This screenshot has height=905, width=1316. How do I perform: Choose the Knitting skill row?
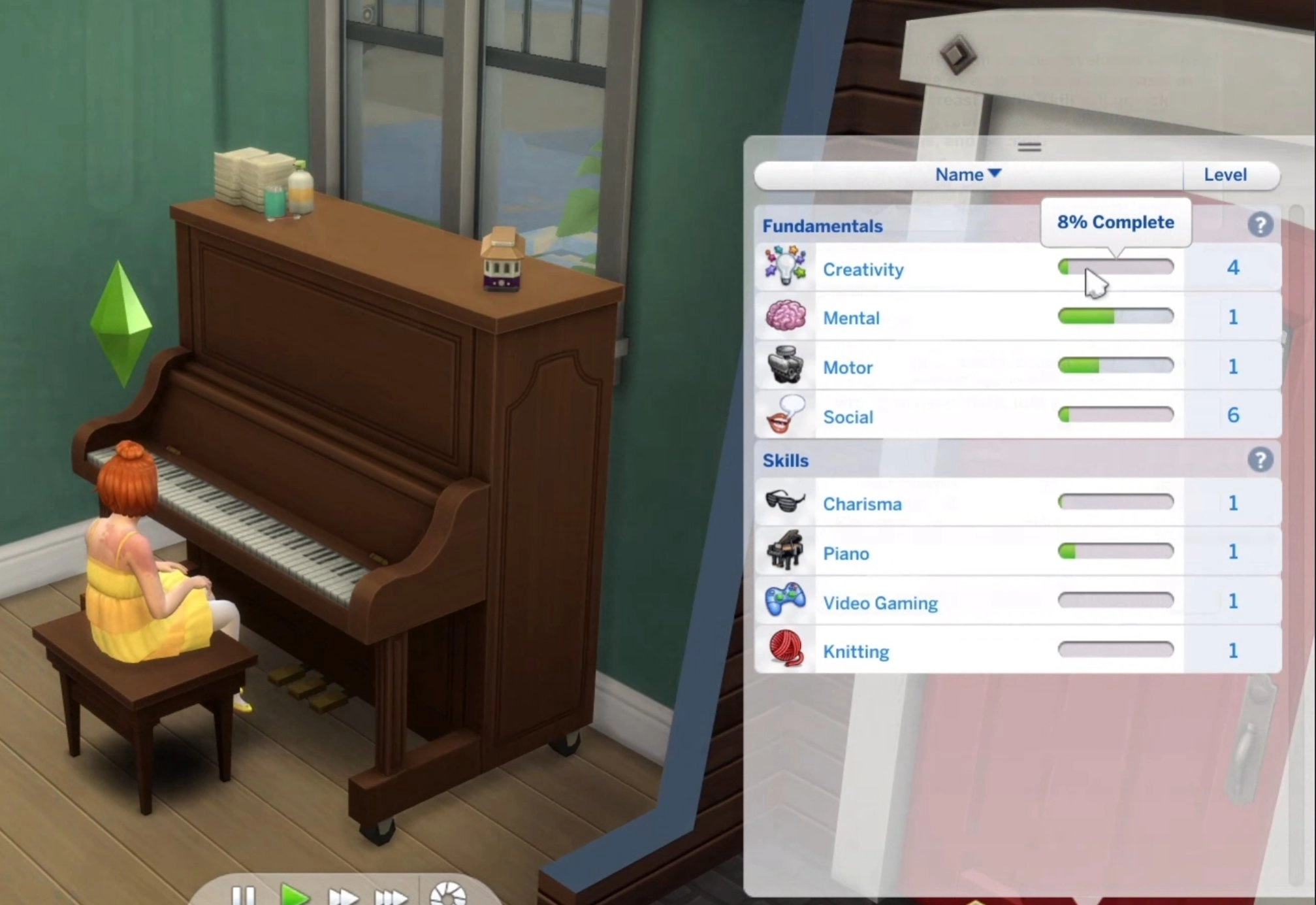(856, 651)
